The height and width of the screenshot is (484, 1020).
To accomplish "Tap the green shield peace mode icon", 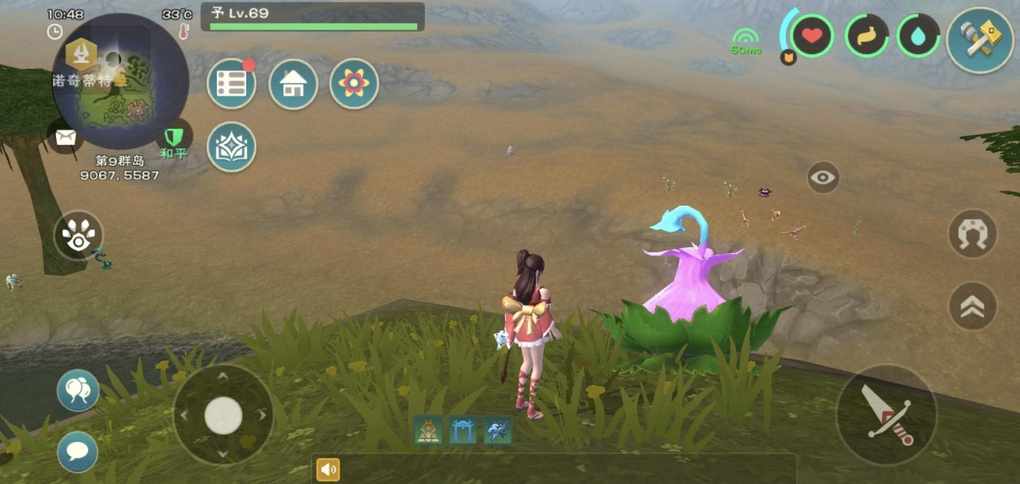I will pyautogui.click(x=176, y=137).
